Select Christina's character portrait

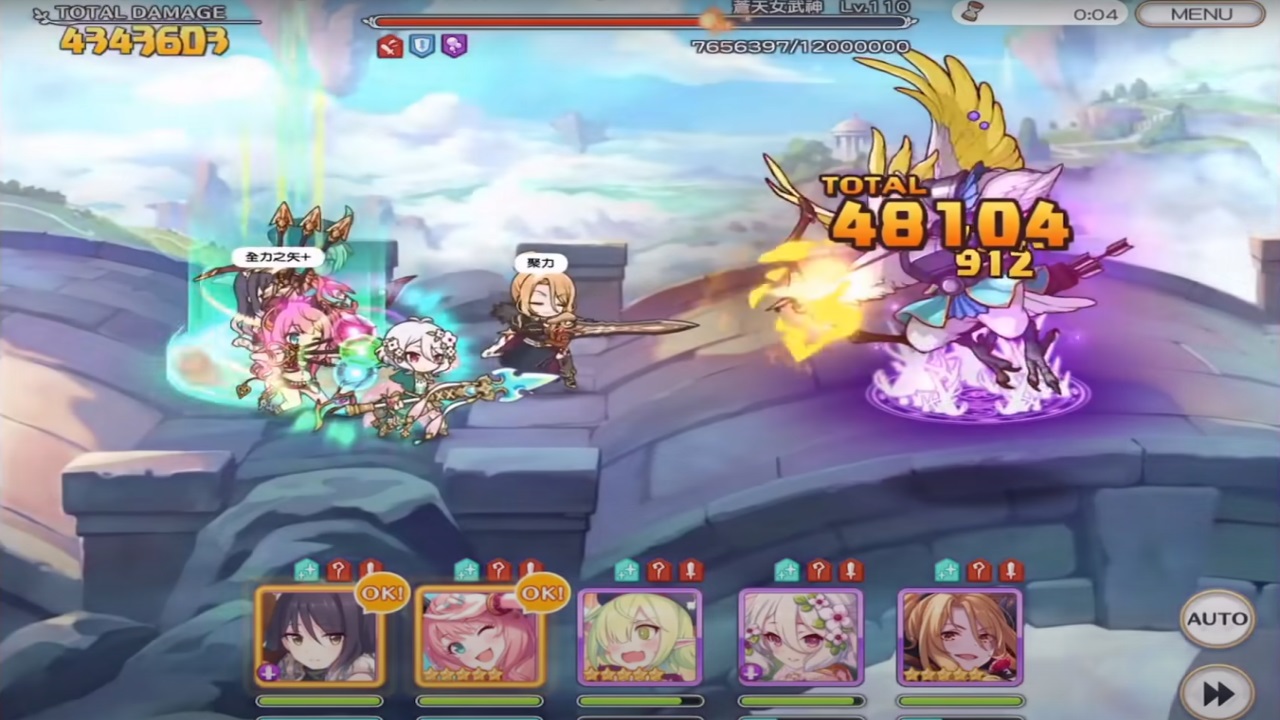pos(960,637)
